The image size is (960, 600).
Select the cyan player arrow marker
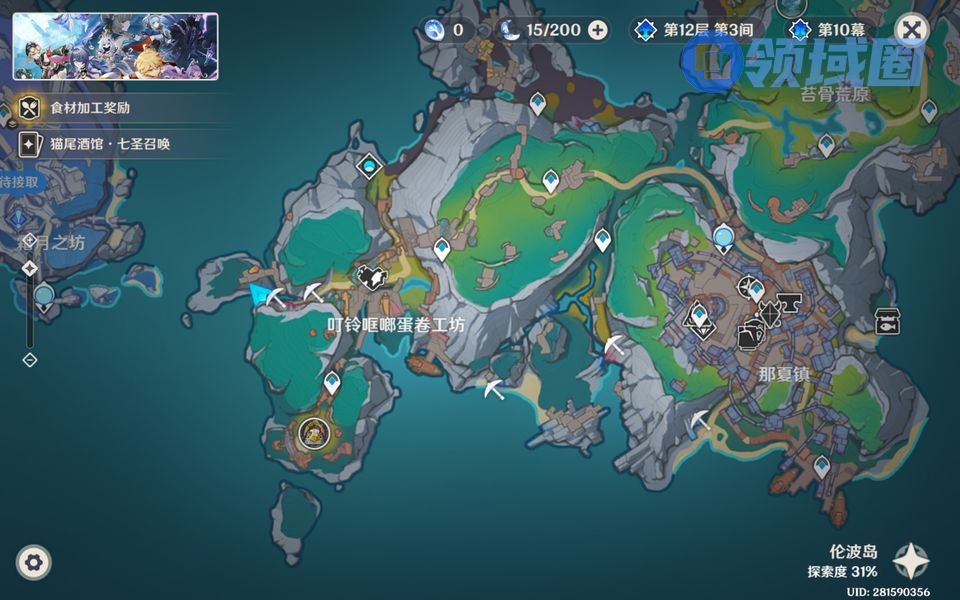pos(263,294)
